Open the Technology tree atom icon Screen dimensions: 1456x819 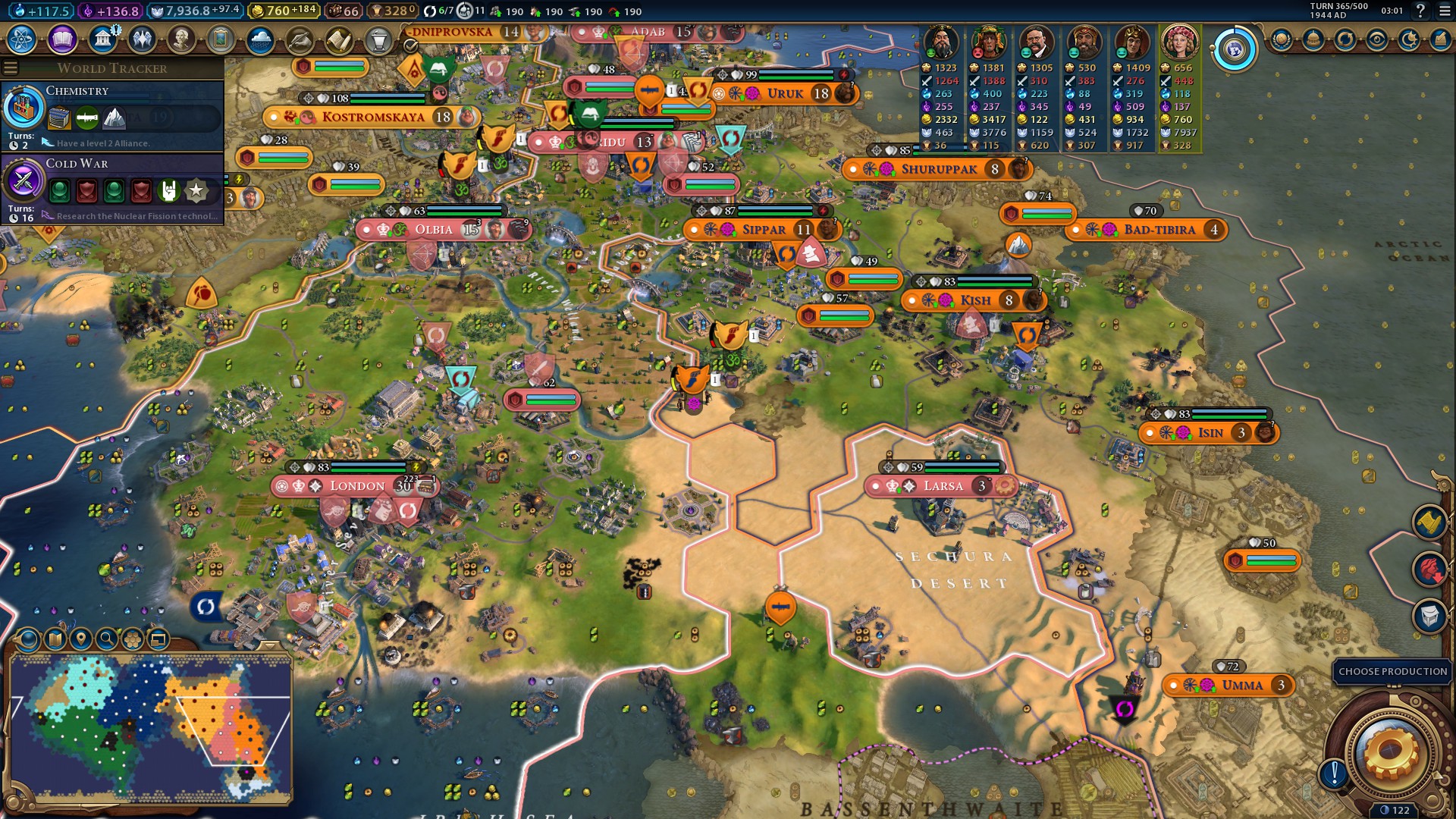22,39
